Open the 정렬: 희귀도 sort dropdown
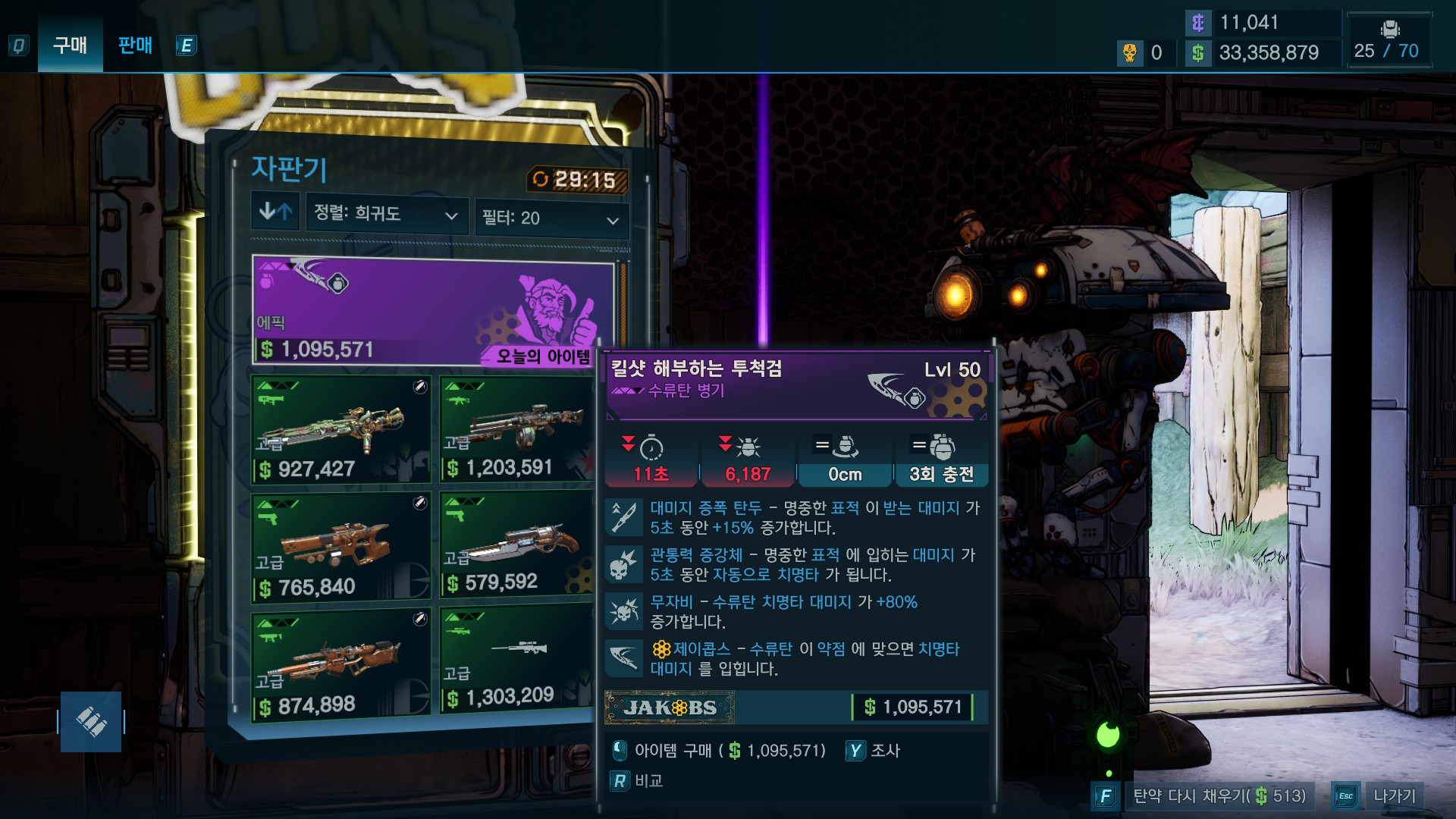The width and height of the screenshot is (1456, 819). [386, 214]
